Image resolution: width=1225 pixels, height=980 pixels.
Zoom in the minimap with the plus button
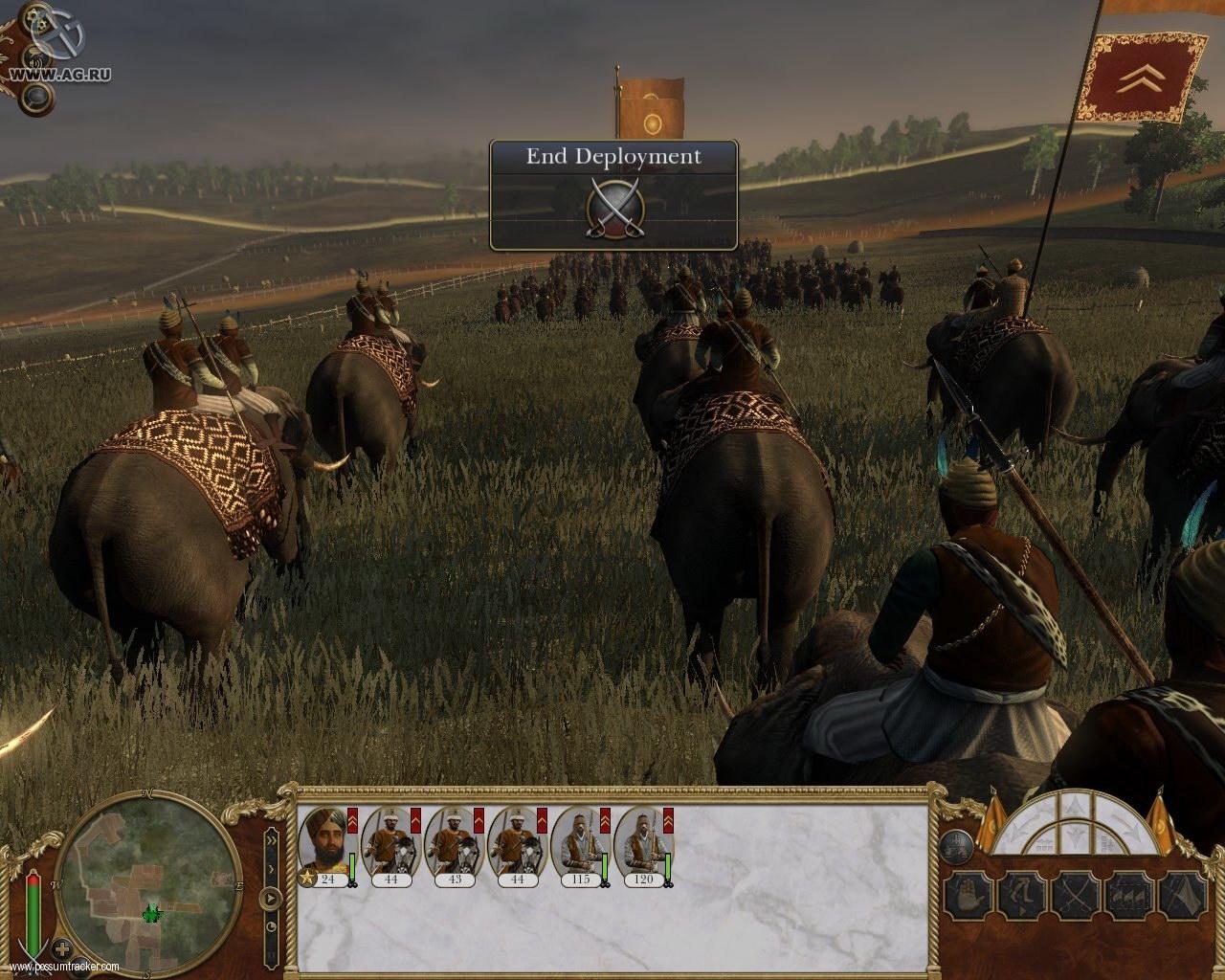[63, 950]
